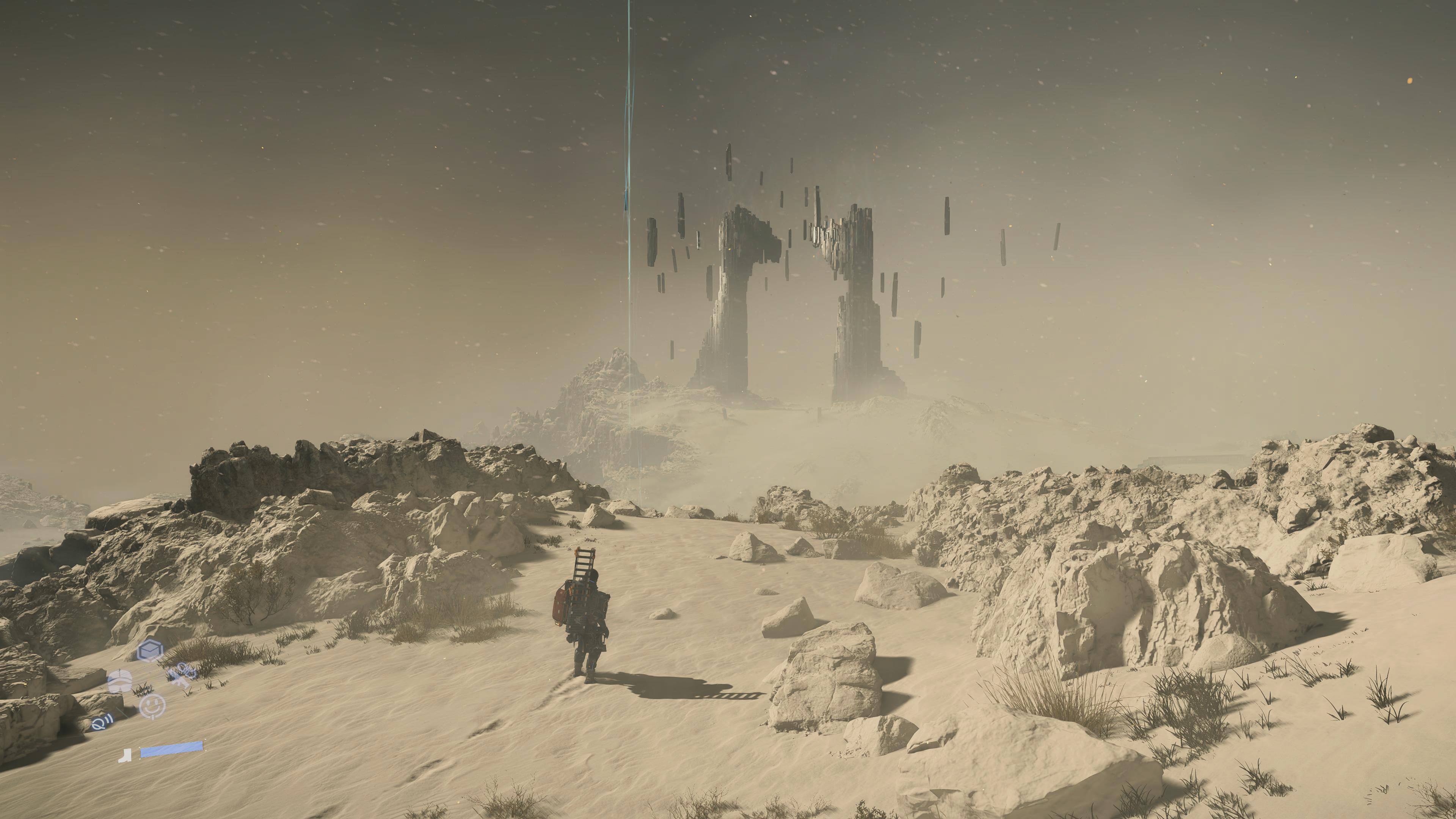Select the cargo cube icon
The width and height of the screenshot is (1456, 819).
151,651
